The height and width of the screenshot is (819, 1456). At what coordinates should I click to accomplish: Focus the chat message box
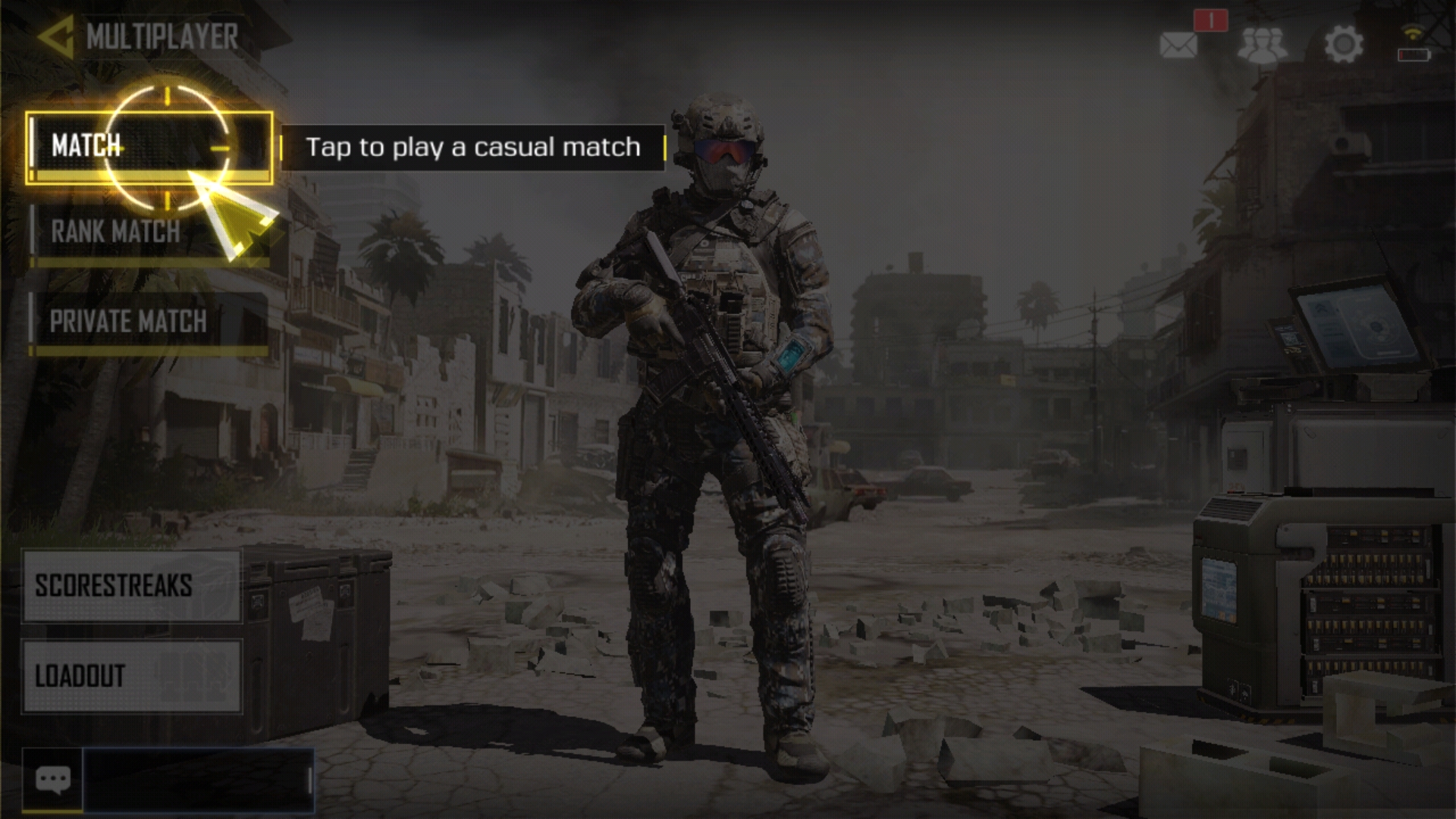198,780
